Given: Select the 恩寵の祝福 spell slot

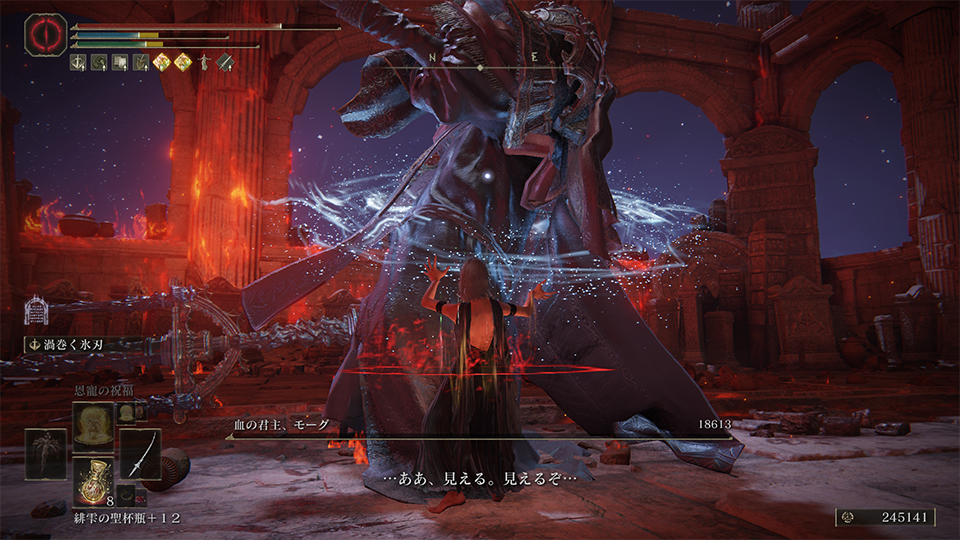Looking at the screenshot, I should tap(93, 421).
